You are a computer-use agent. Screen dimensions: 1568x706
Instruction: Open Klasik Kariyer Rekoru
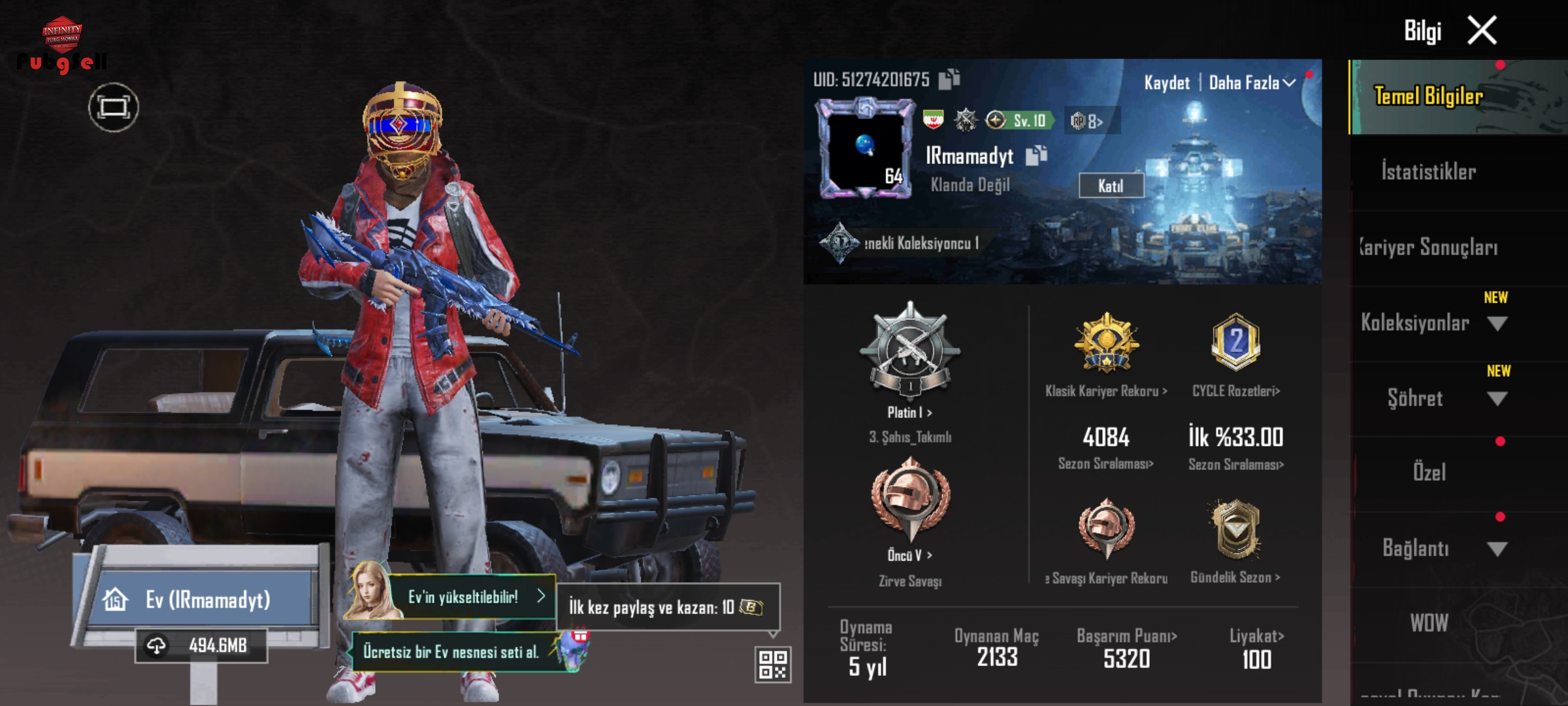tap(1106, 391)
